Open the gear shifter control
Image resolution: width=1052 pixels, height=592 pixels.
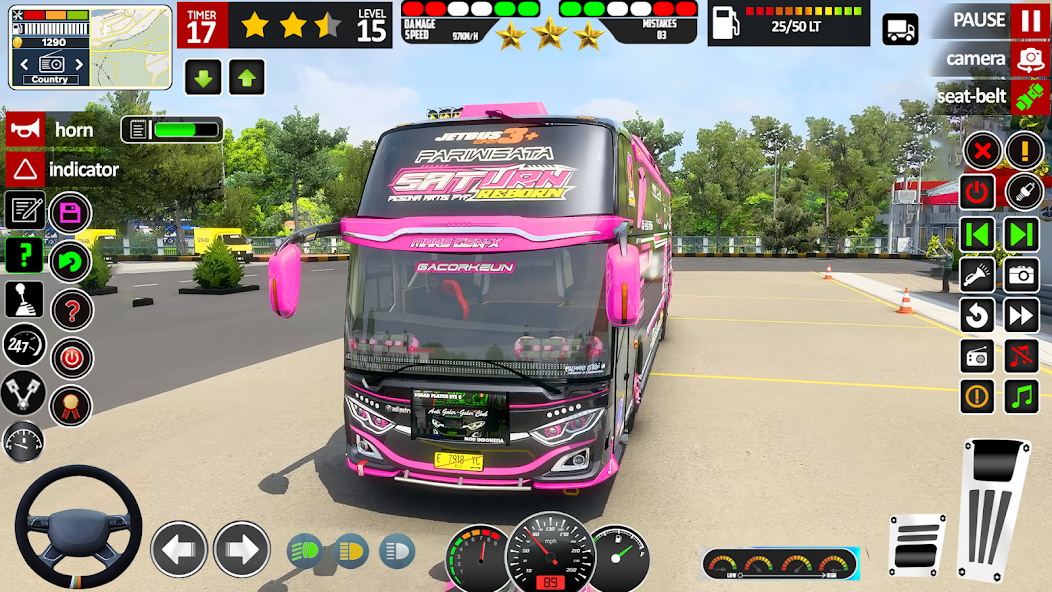click(x=24, y=299)
